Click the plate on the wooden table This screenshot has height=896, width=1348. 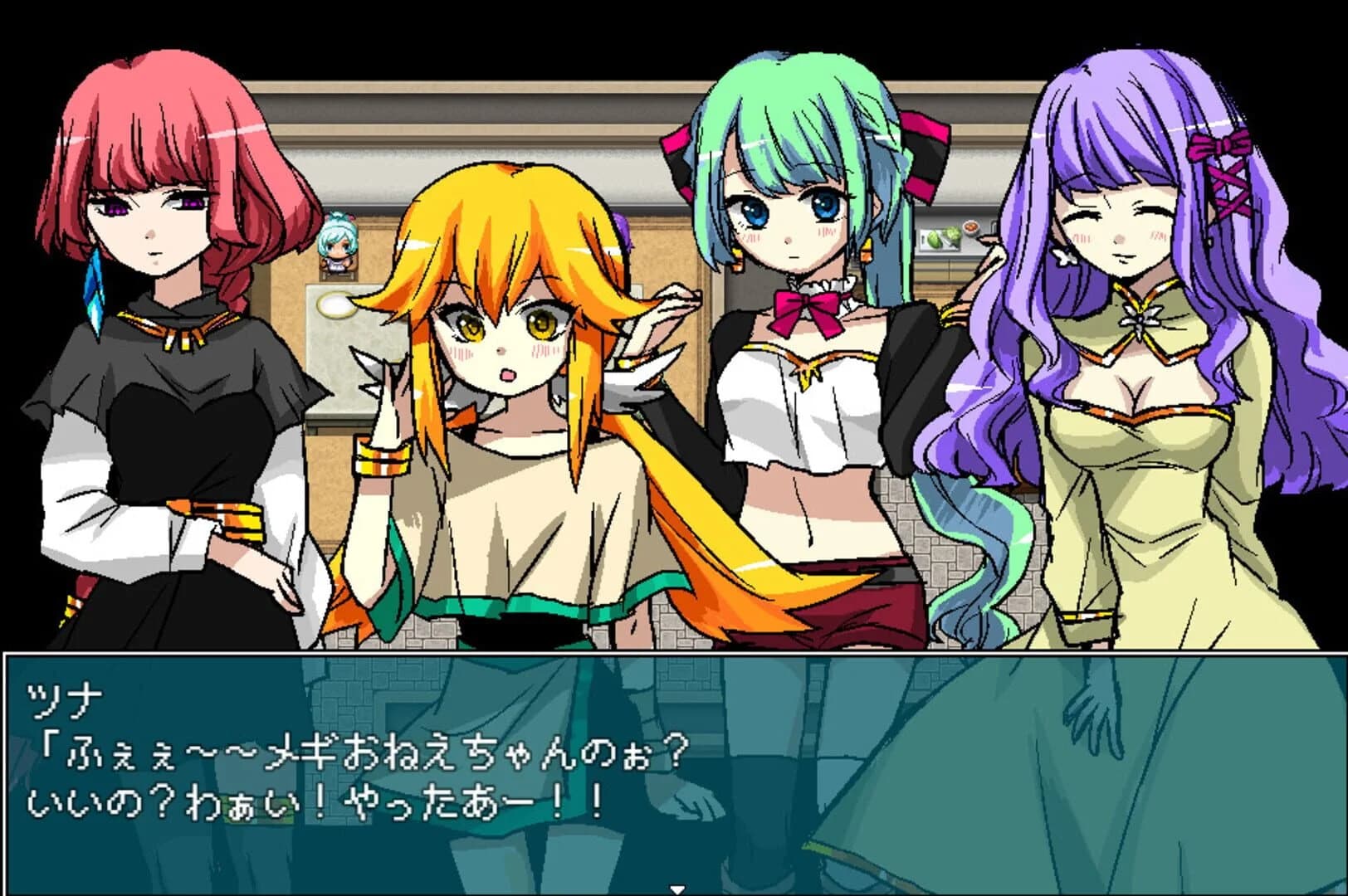click(x=337, y=305)
